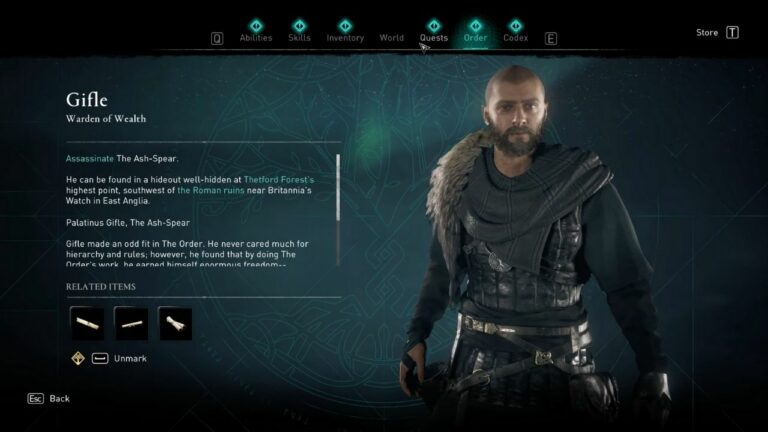The height and width of the screenshot is (432, 768).
Task: Go to the Inventory tab
Action: pos(345,38)
